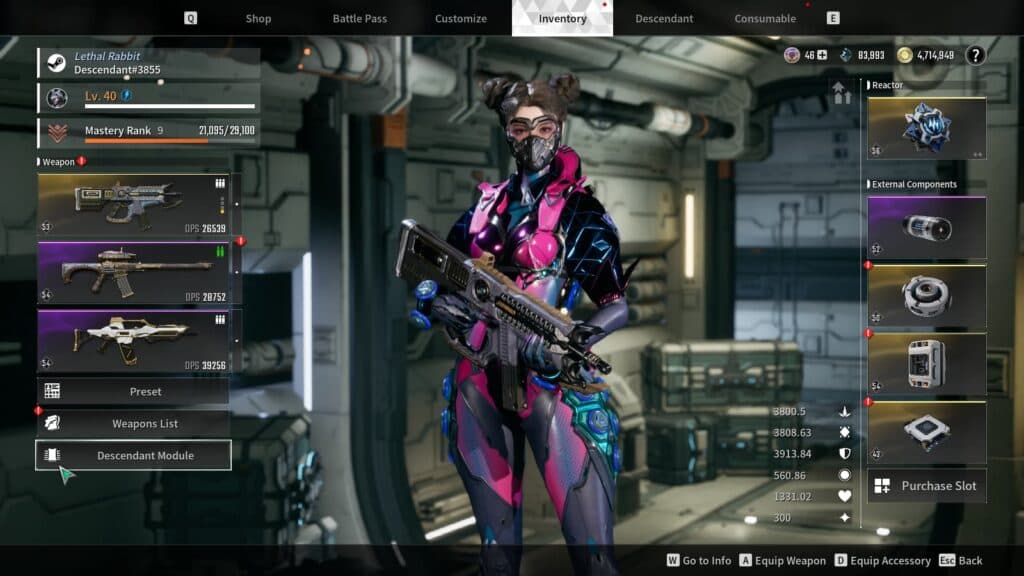Choose the round sensor external component
This screenshot has height=576, width=1024.
[x=926, y=296]
